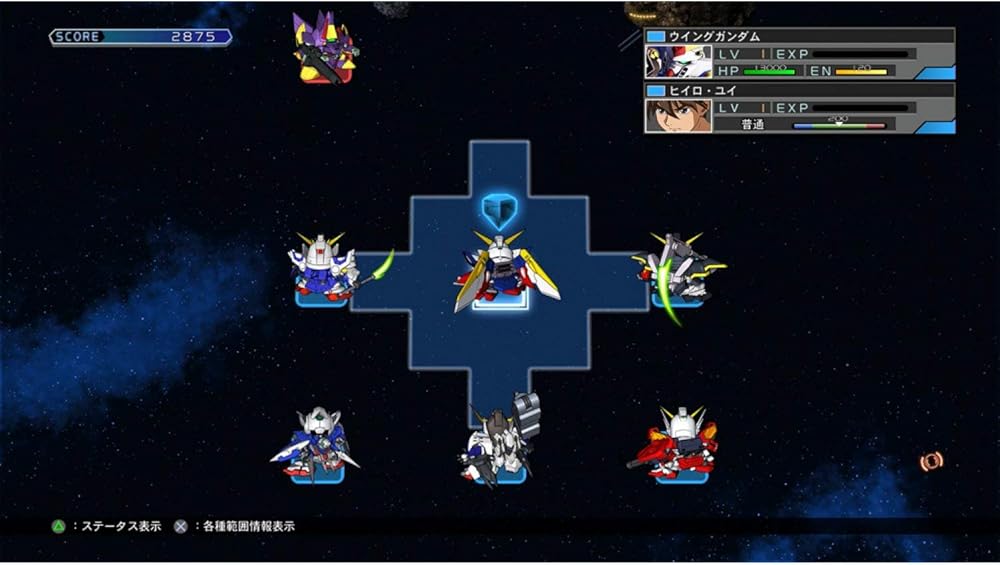Select the unit wielding a green beam spear
The width and height of the screenshot is (1000, 565).
pyautogui.click(x=323, y=268)
